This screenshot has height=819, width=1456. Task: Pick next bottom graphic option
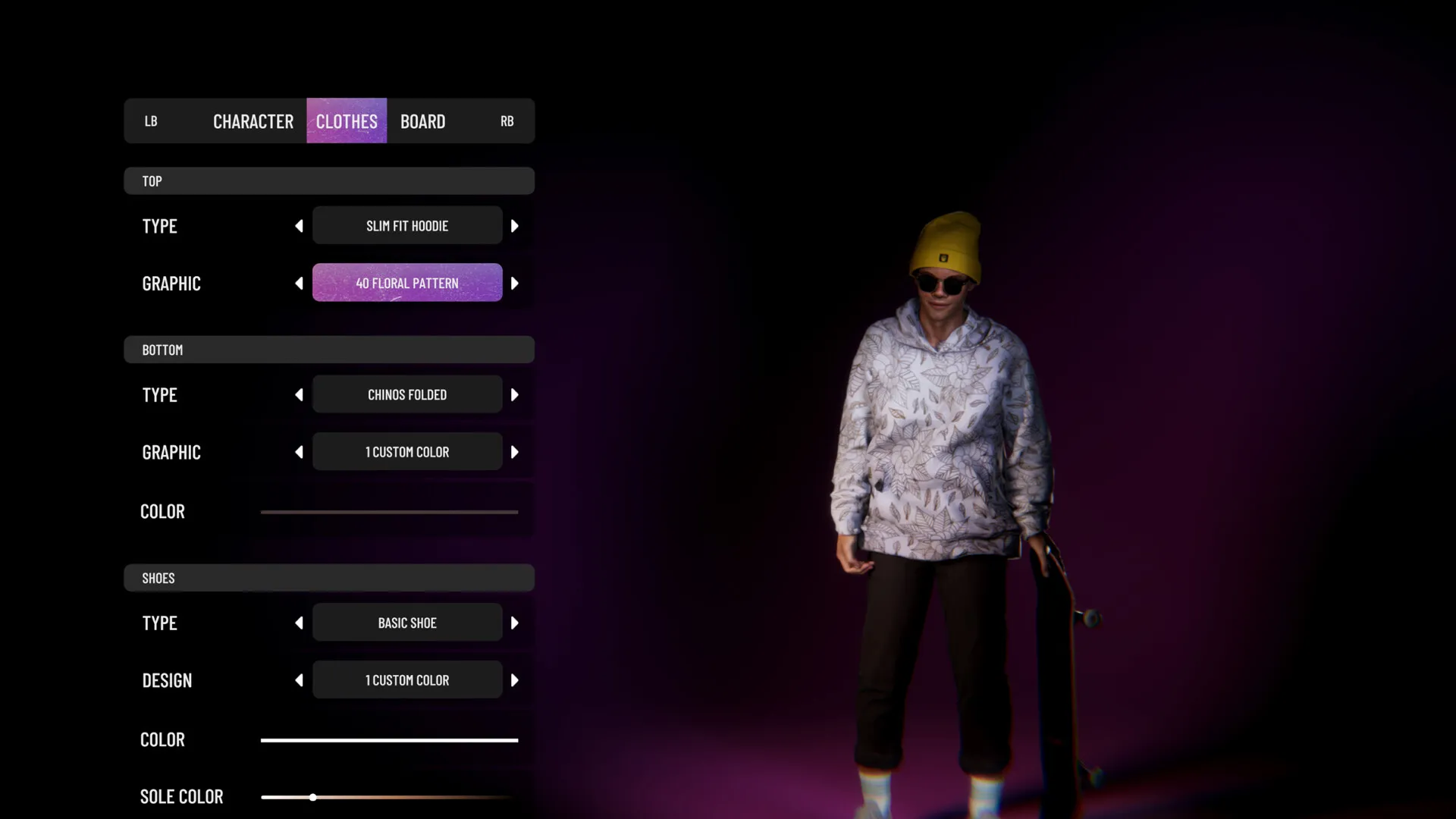pyautogui.click(x=515, y=453)
